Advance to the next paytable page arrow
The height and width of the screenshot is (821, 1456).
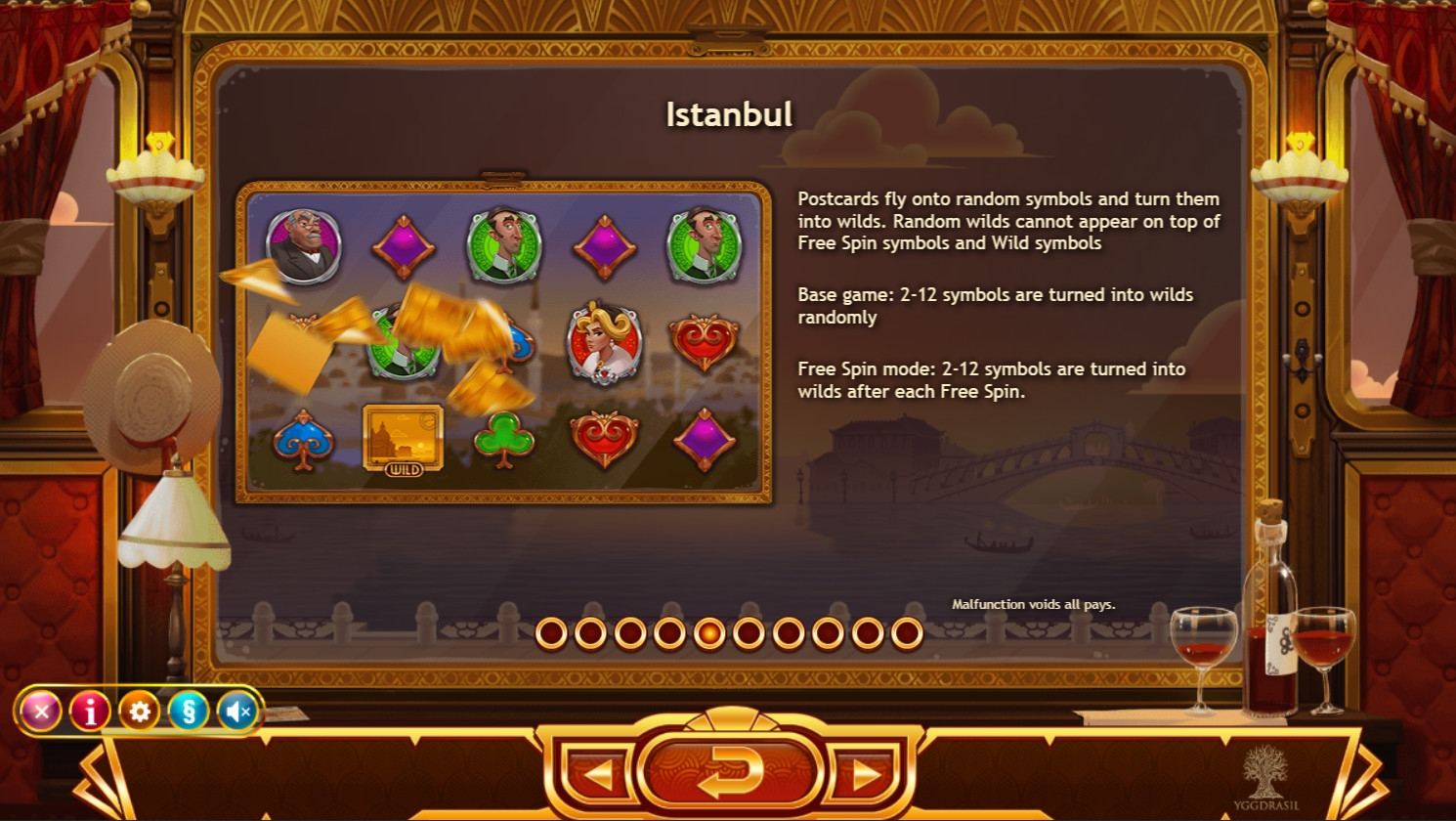865,774
